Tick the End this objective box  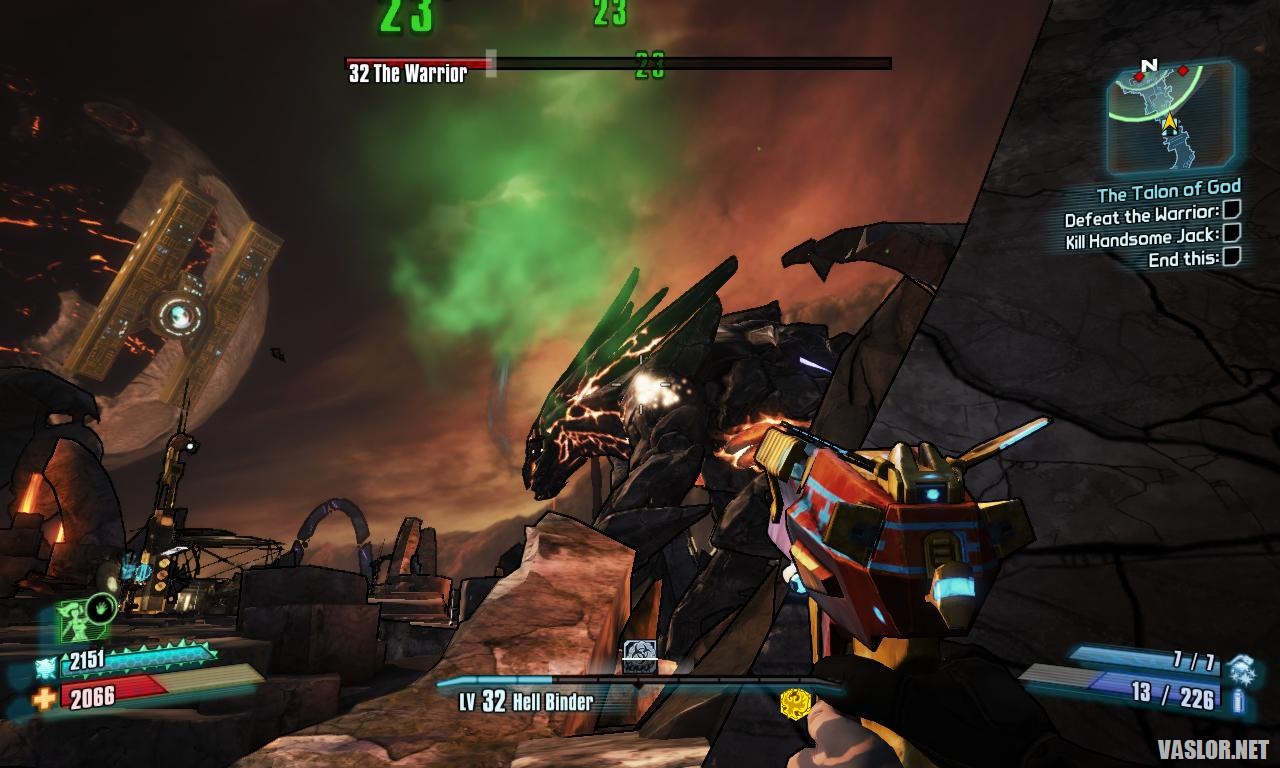click(x=1233, y=256)
